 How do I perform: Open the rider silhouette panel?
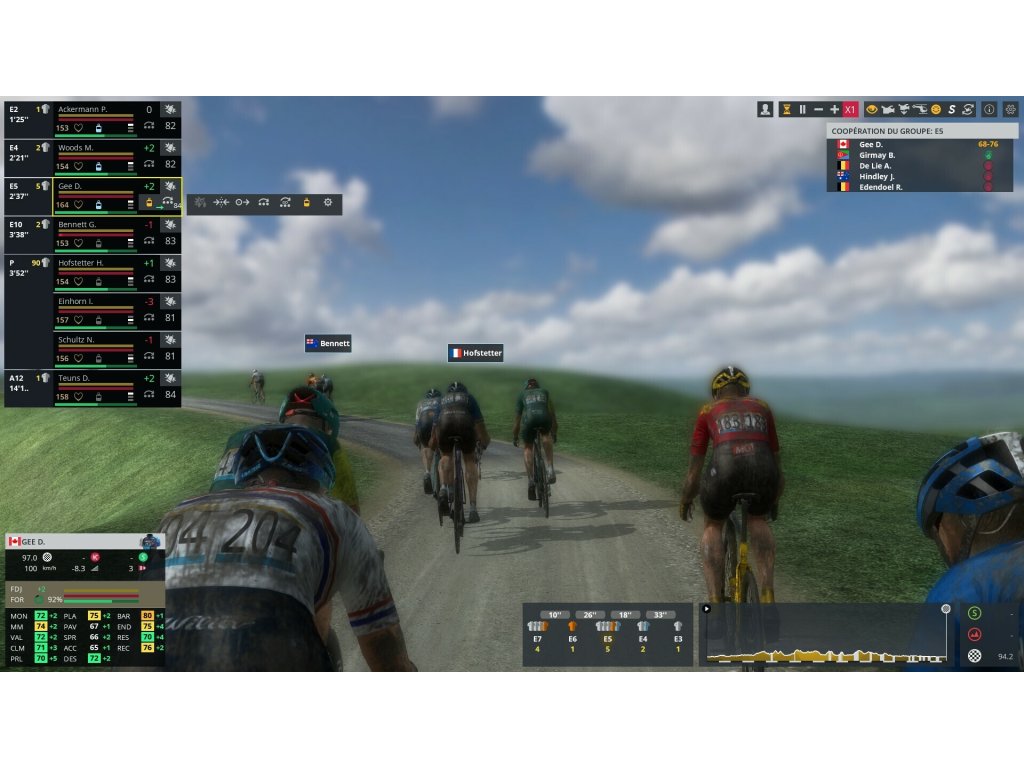click(766, 109)
